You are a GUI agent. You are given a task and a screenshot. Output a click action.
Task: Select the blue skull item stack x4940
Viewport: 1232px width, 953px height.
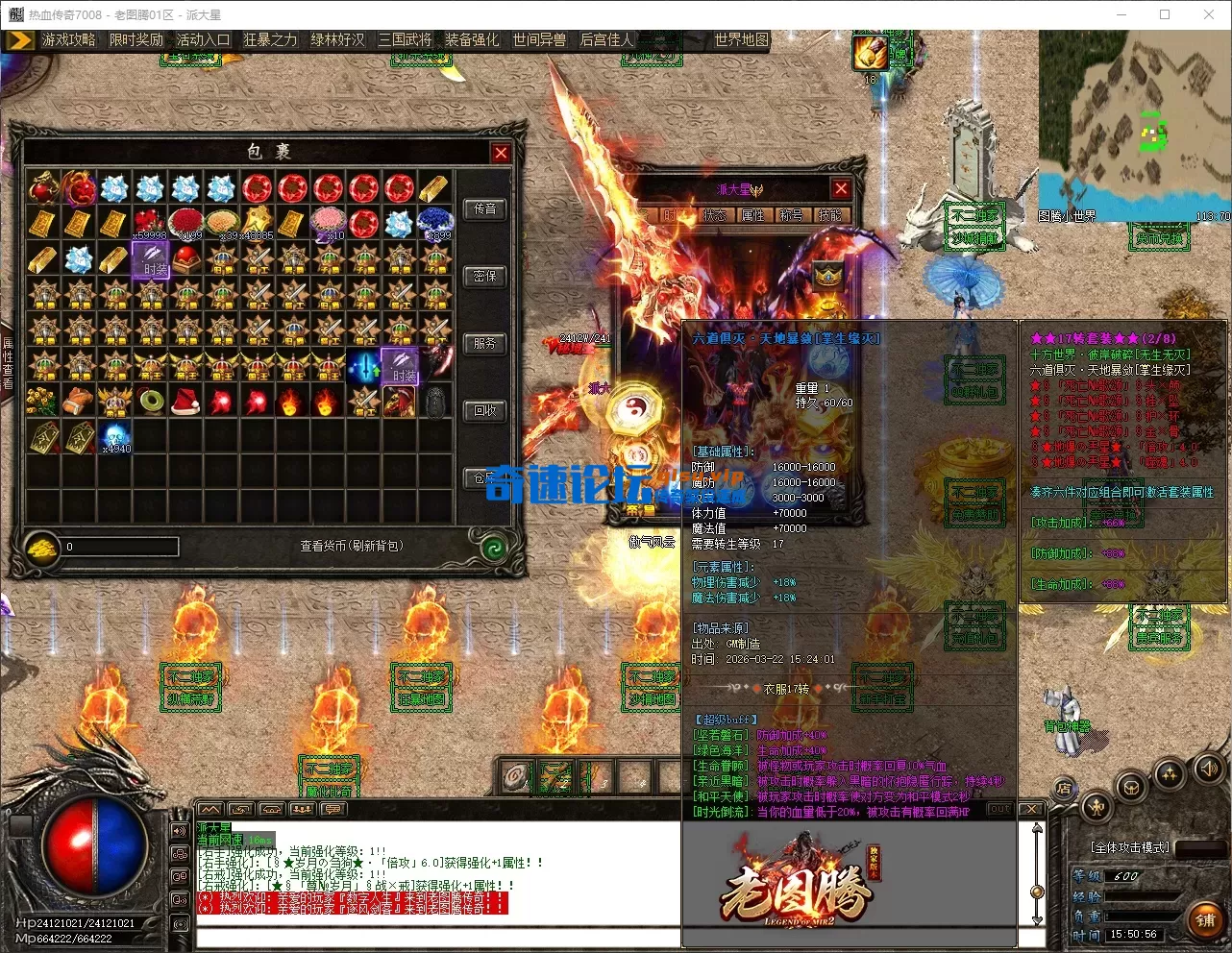click(x=114, y=436)
